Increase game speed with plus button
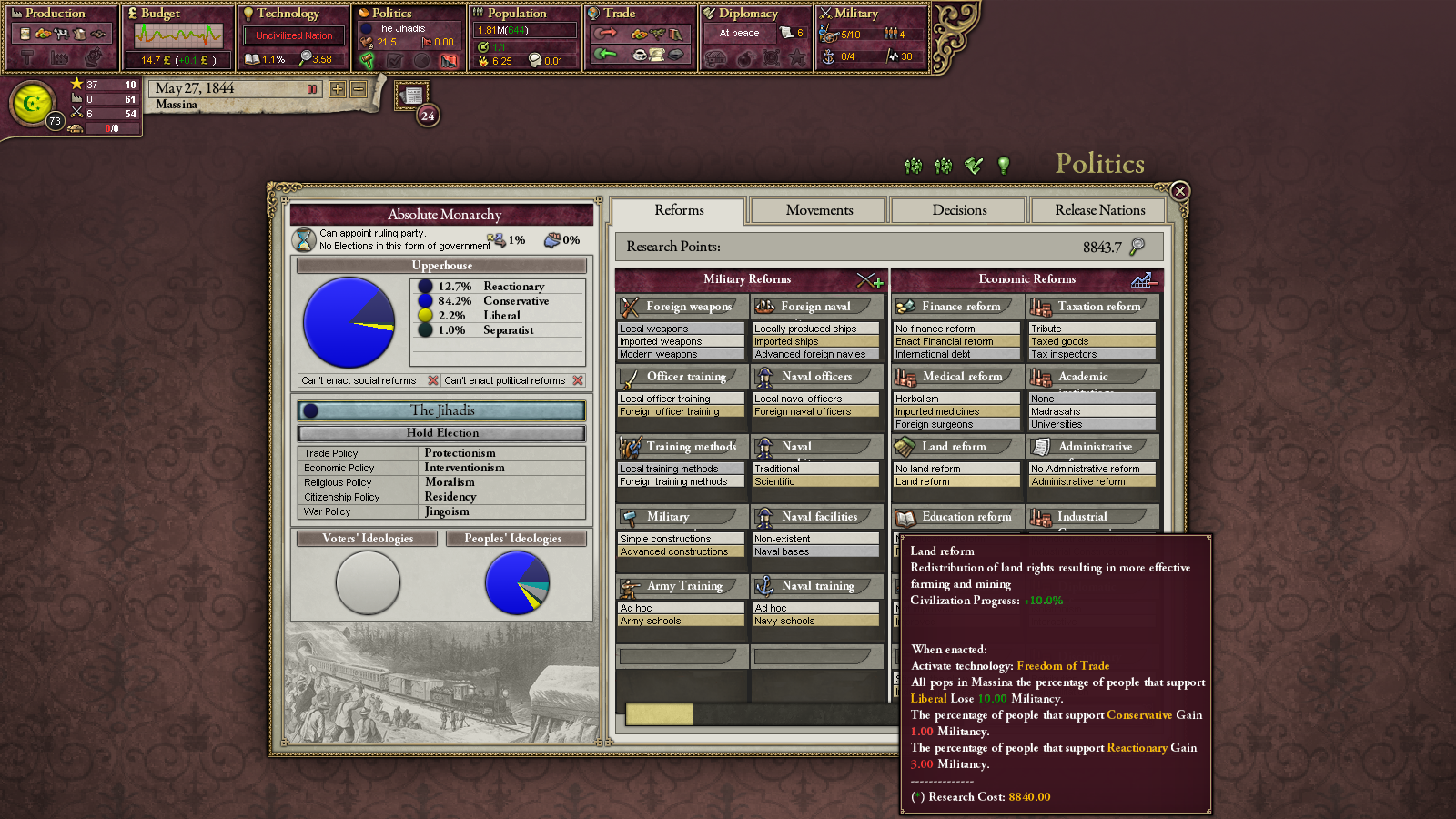Viewport: 1456px width, 819px height. point(338,89)
